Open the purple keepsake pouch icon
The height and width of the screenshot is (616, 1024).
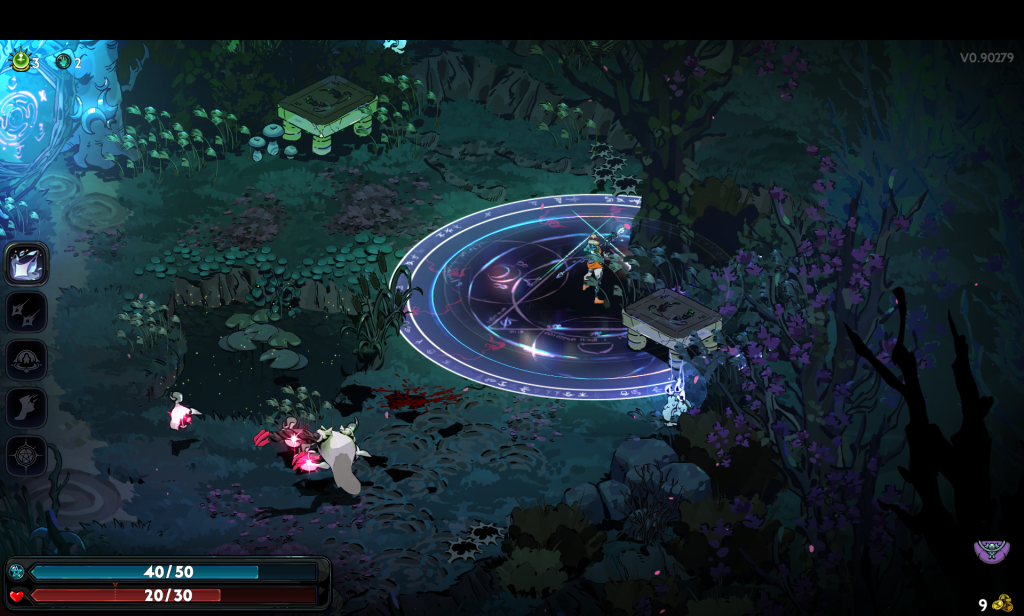[991, 549]
